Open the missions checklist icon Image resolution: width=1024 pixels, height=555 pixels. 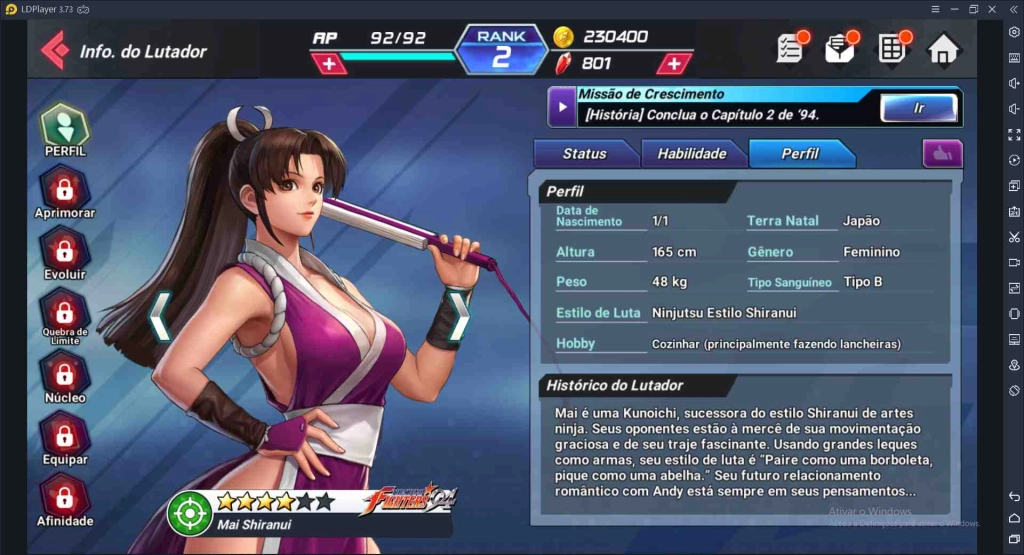click(x=791, y=48)
